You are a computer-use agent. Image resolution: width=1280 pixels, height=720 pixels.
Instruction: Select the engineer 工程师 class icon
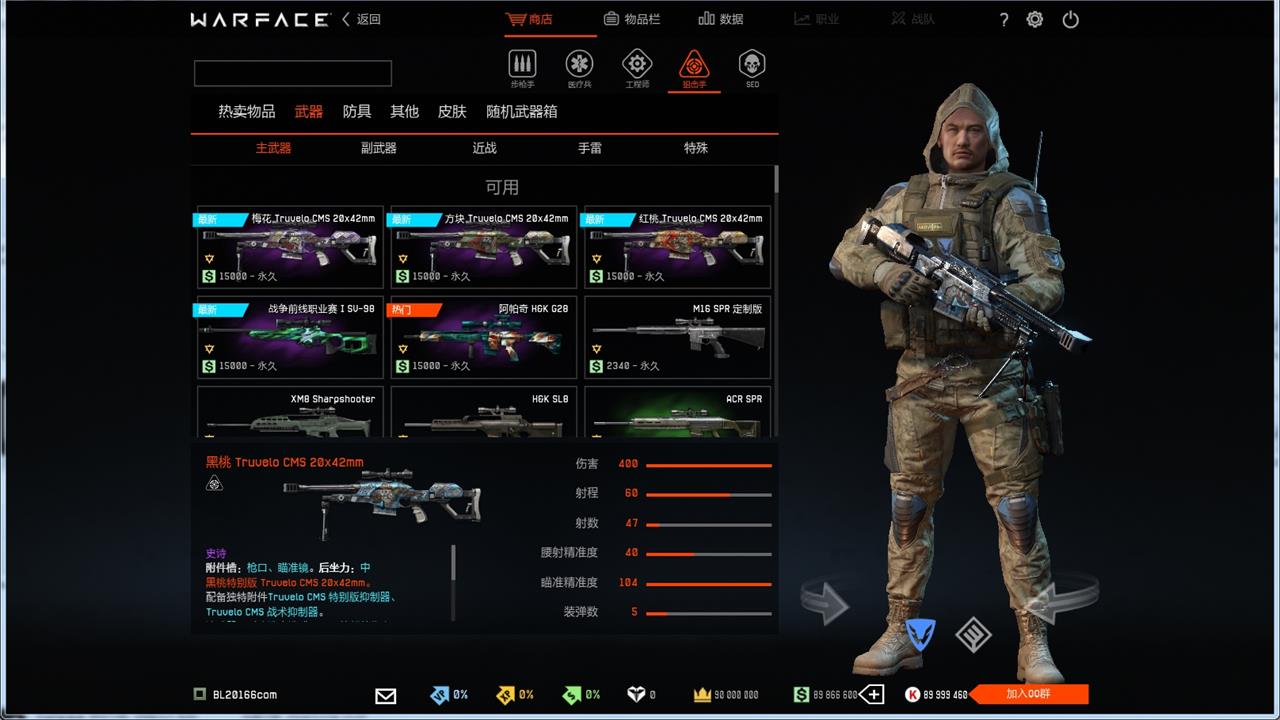[x=637, y=66]
